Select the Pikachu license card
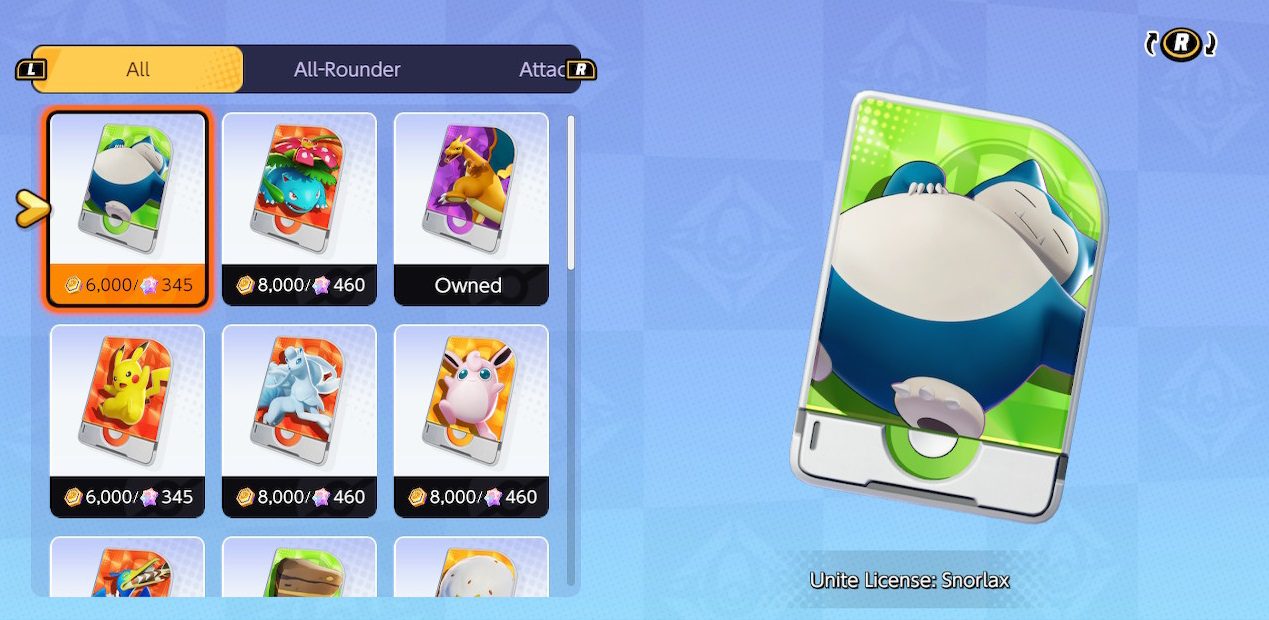The image size is (1269, 620). [x=127, y=420]
